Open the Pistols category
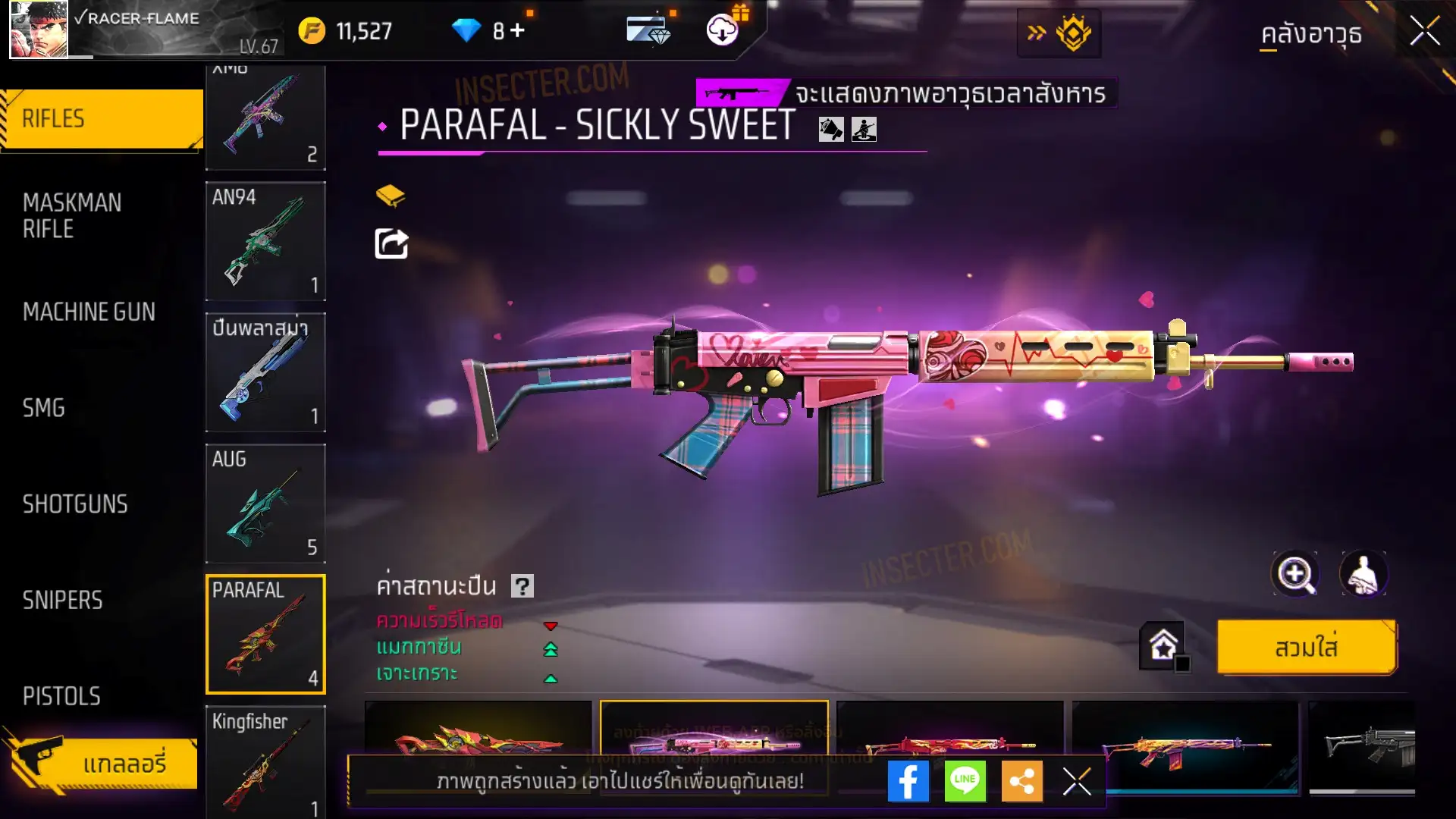The width and height of the screenshot is (1456, 819). coord(61,696)
